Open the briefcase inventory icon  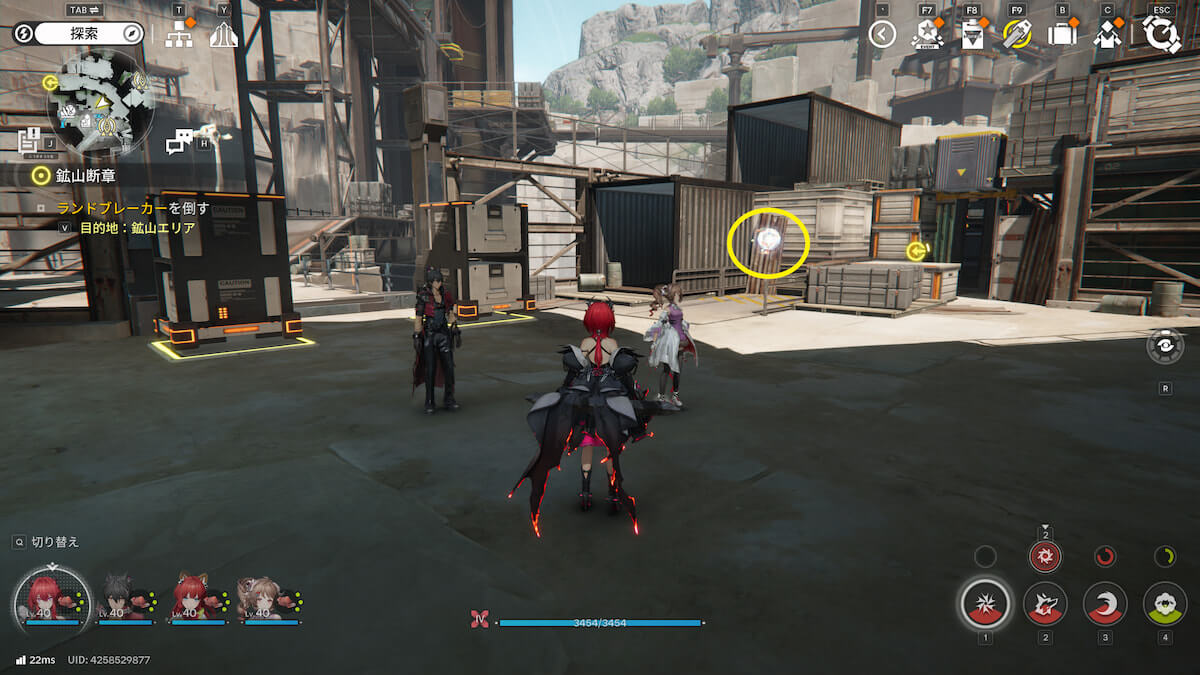point(1062,35)
